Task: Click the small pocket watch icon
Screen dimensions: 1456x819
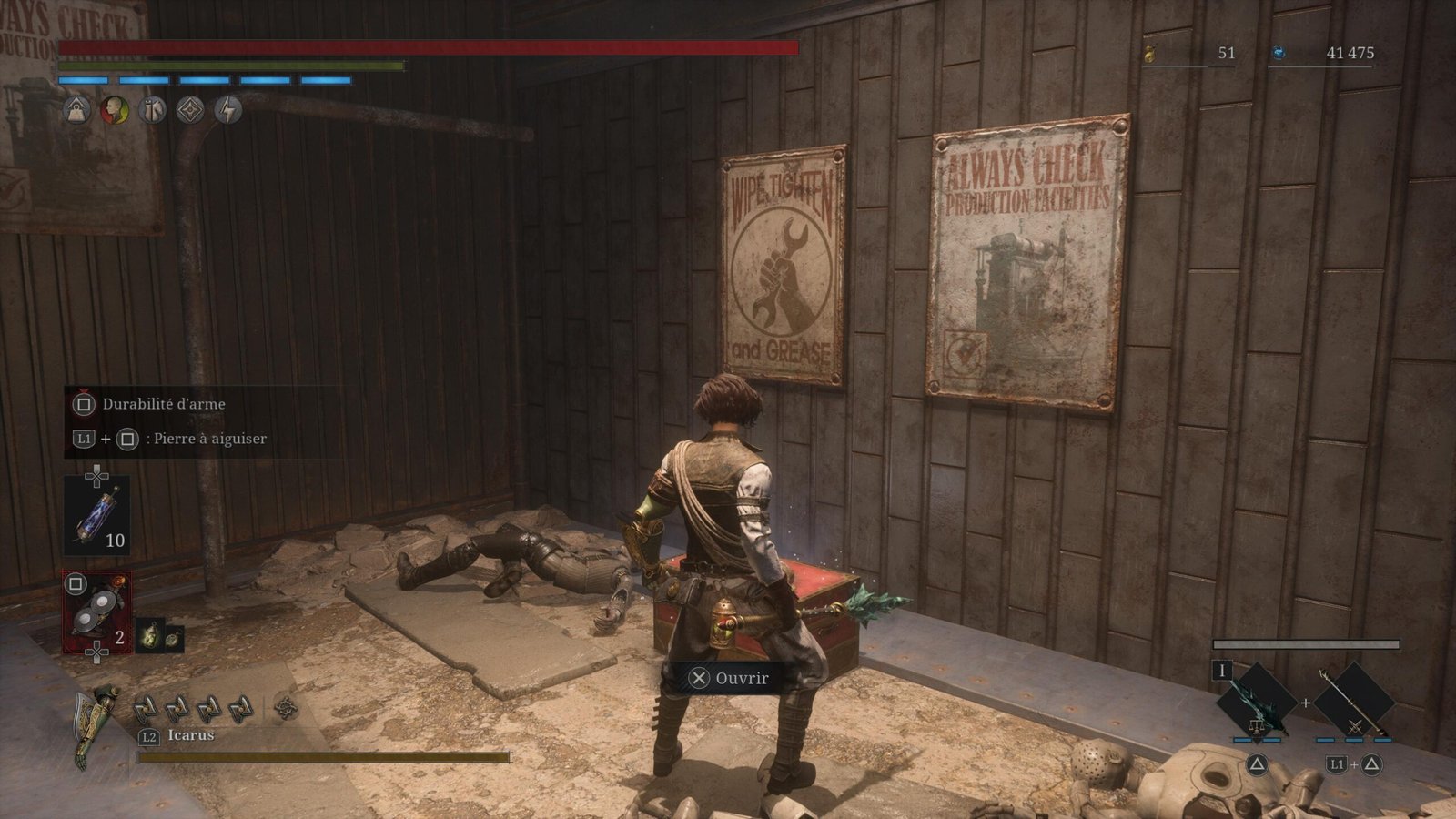Action: pyautogui.click(x=171, y=638)
